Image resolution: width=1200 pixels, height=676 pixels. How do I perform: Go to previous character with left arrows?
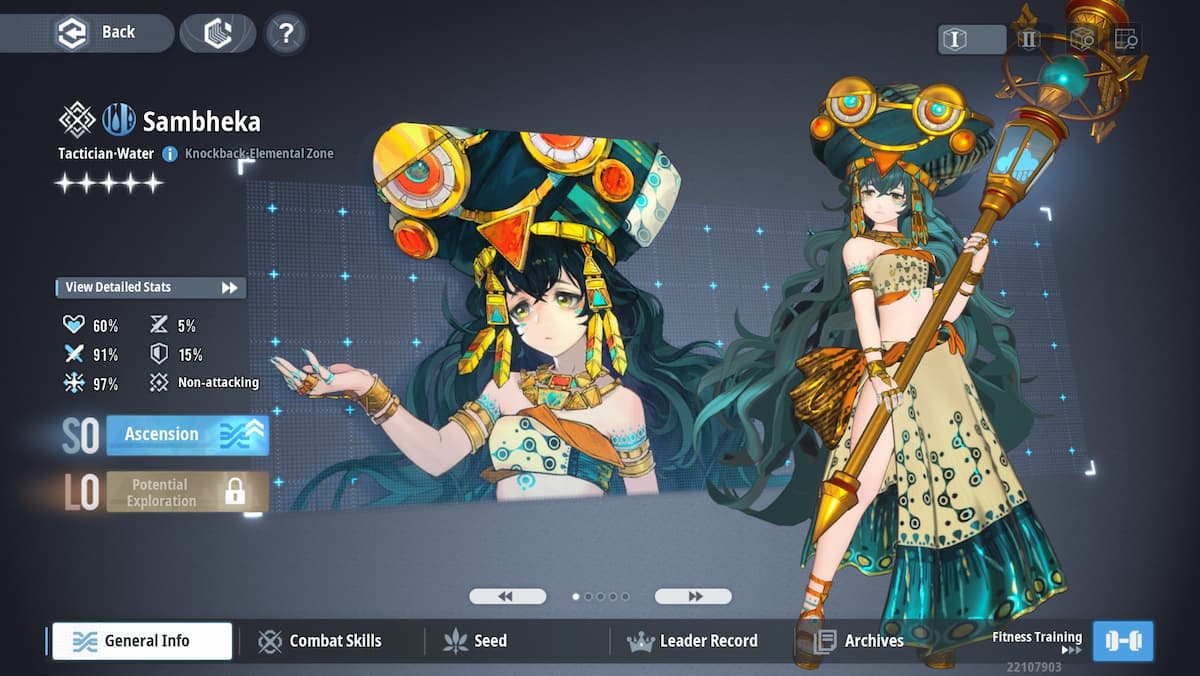pyautogui.click(x=507, y=596)
